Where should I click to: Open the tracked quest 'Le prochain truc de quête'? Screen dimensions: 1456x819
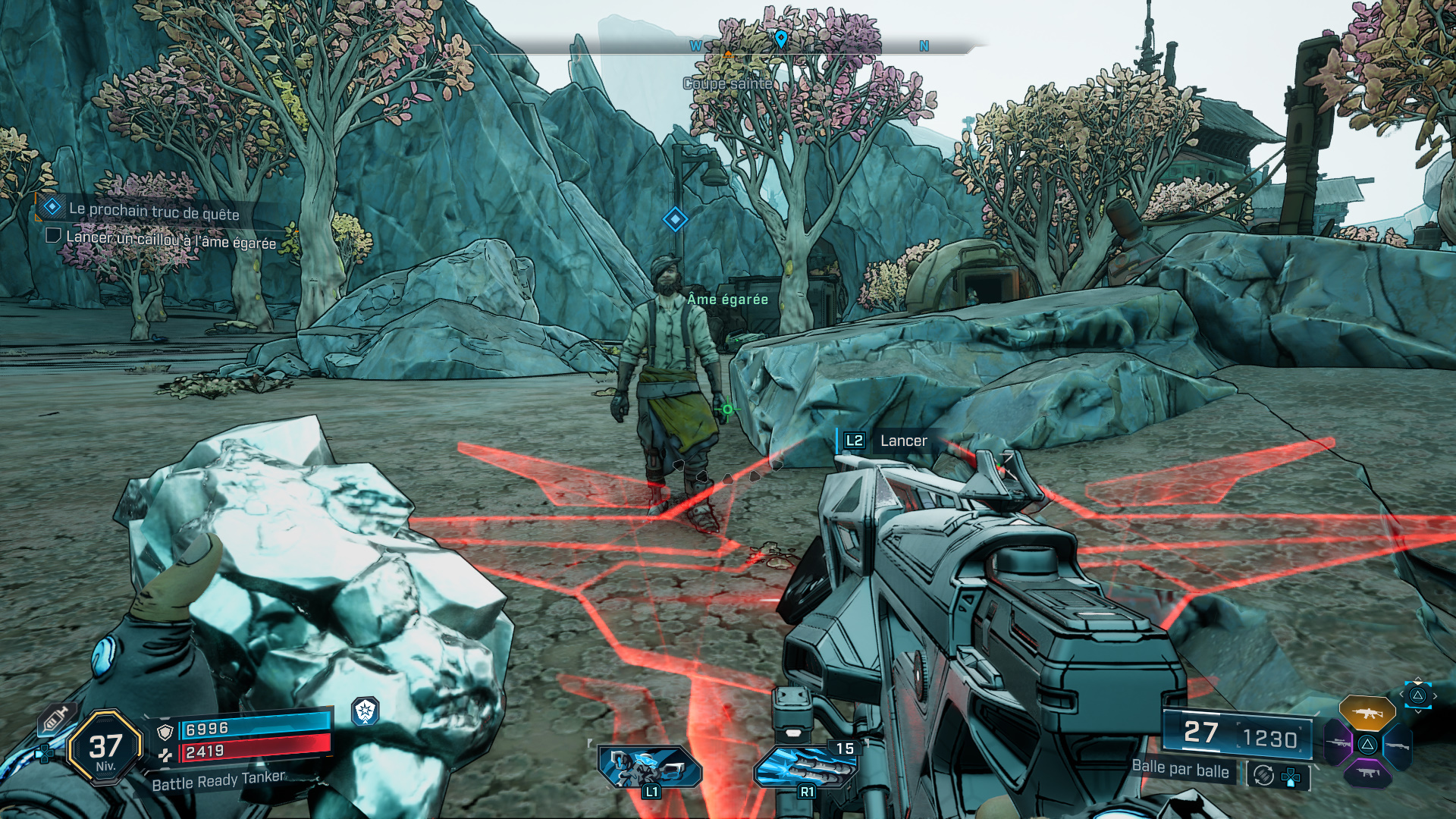154,212
